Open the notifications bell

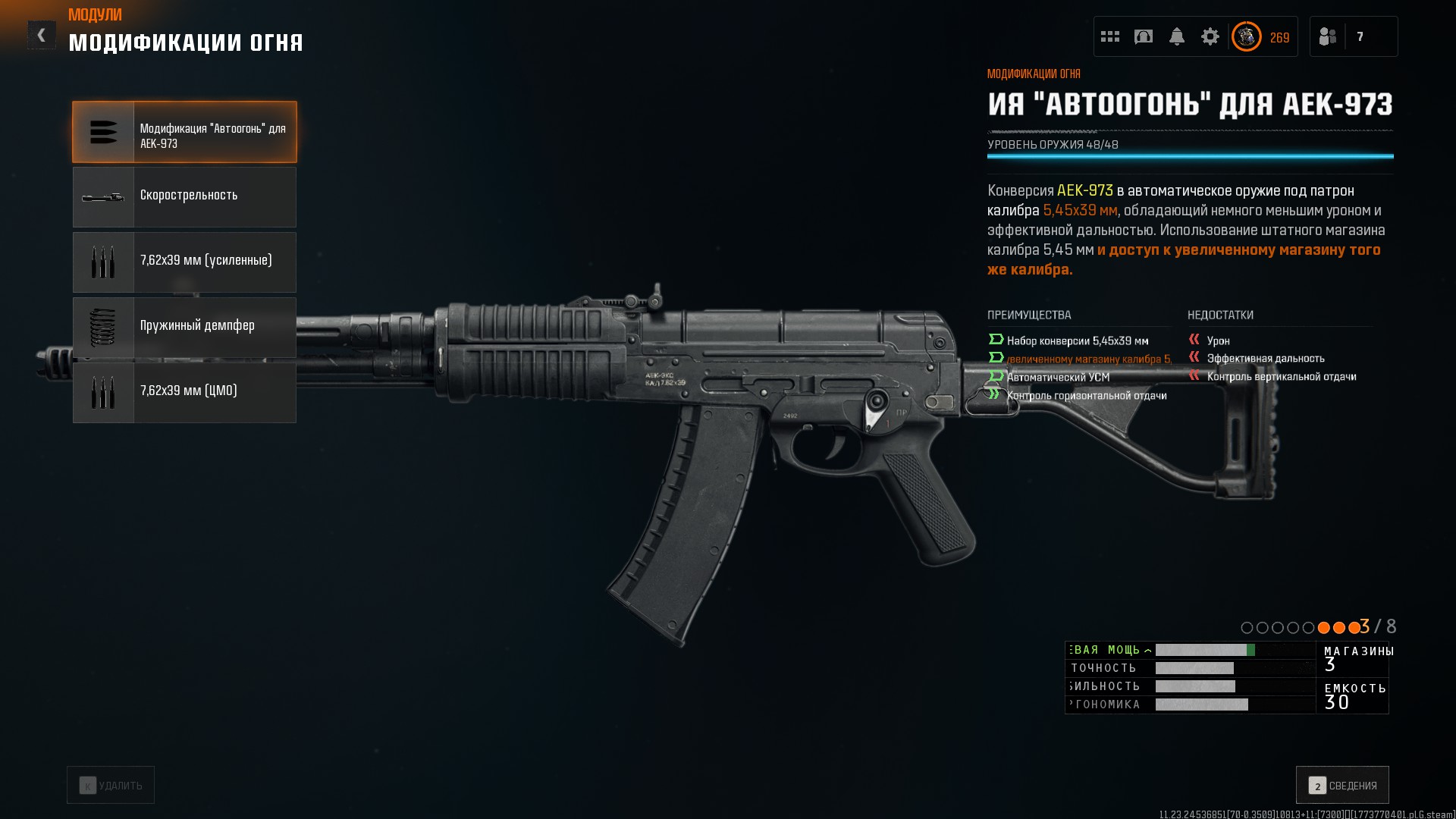pyautogui.click(x=1177, y=36)
